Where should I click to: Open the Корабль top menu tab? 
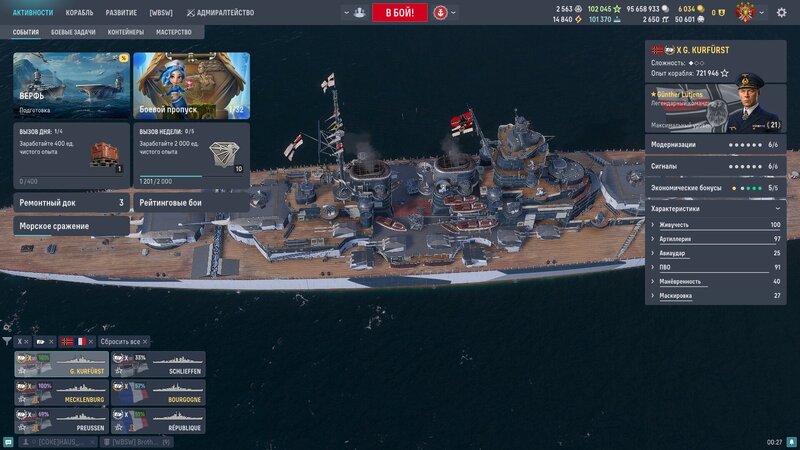(79, 13)
